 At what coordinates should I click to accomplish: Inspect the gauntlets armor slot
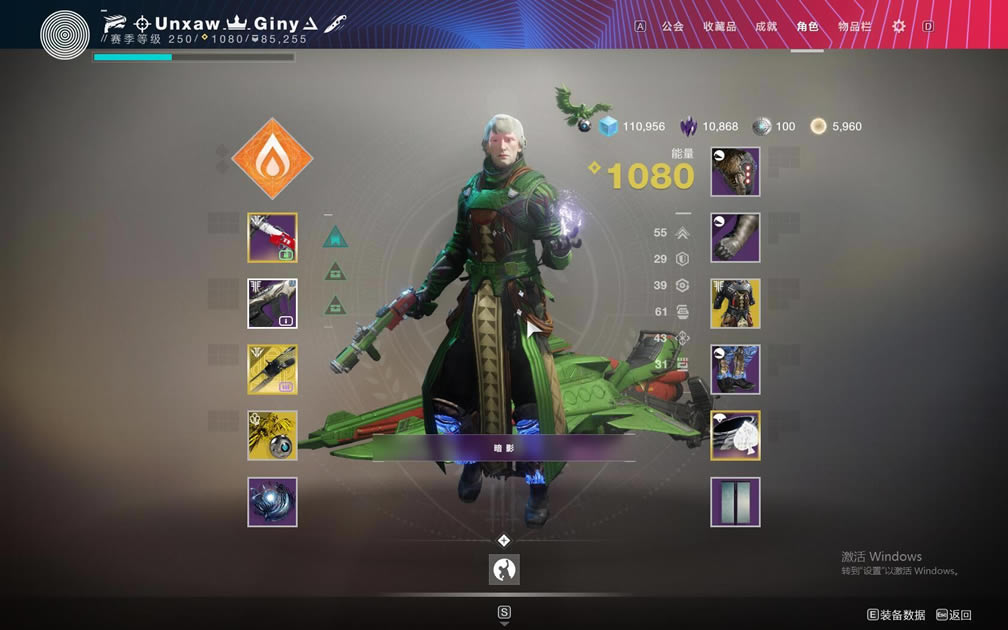click(735, 238)
